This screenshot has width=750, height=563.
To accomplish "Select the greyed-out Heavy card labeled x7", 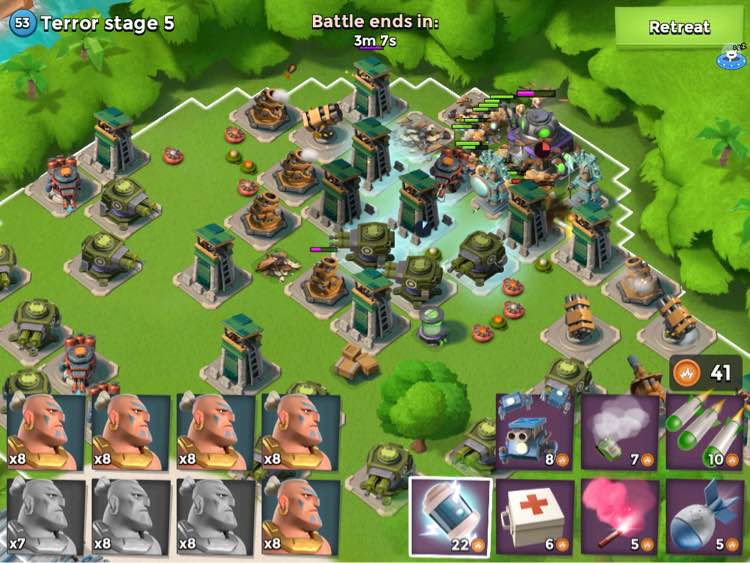I will click(x=45, y=517).
